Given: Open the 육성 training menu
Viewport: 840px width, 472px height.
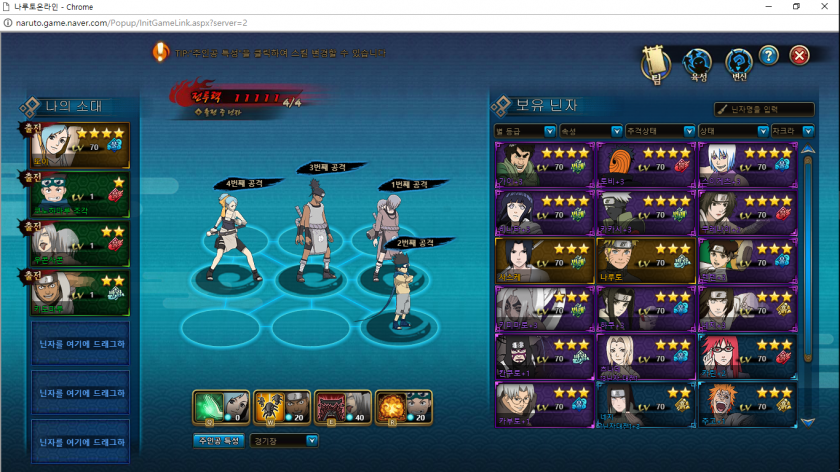Looking at the screenshot, I should pyautogui.click(x=696, y=64).
